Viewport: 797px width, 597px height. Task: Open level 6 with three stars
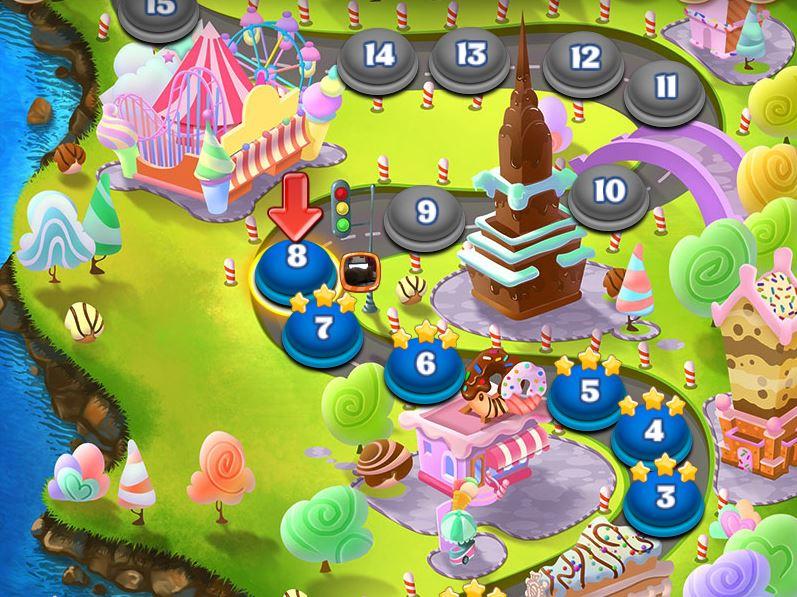425,365
